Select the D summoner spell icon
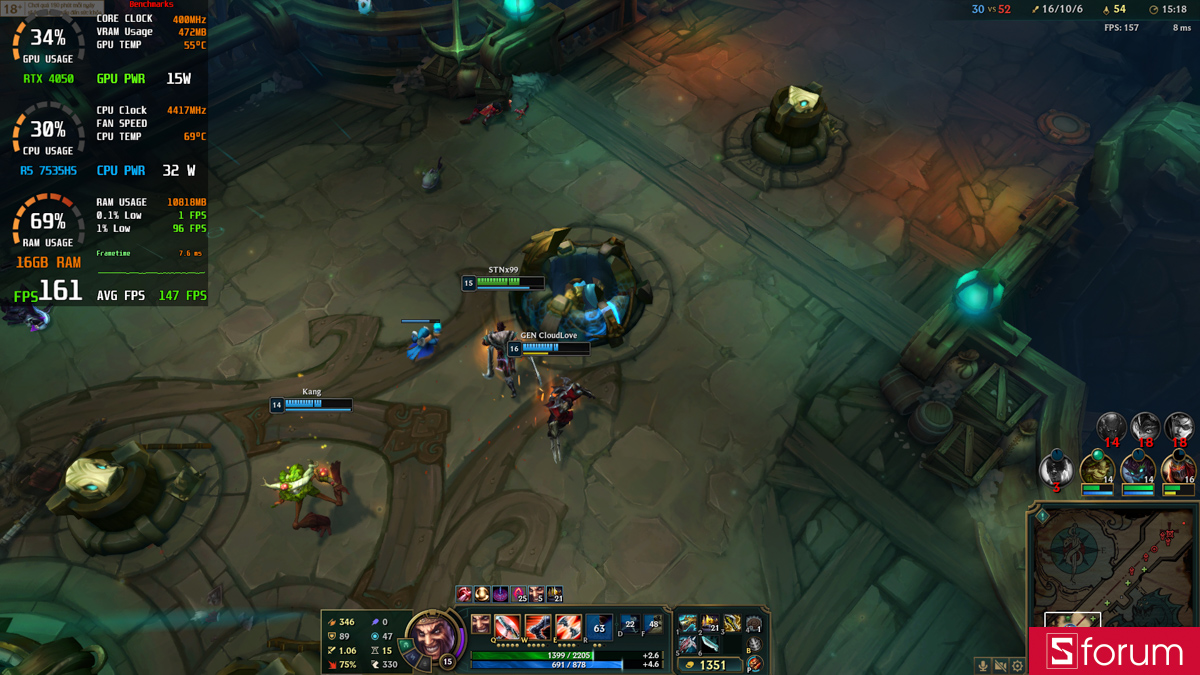Viewport: 1200px width, 675px height. 630,626
